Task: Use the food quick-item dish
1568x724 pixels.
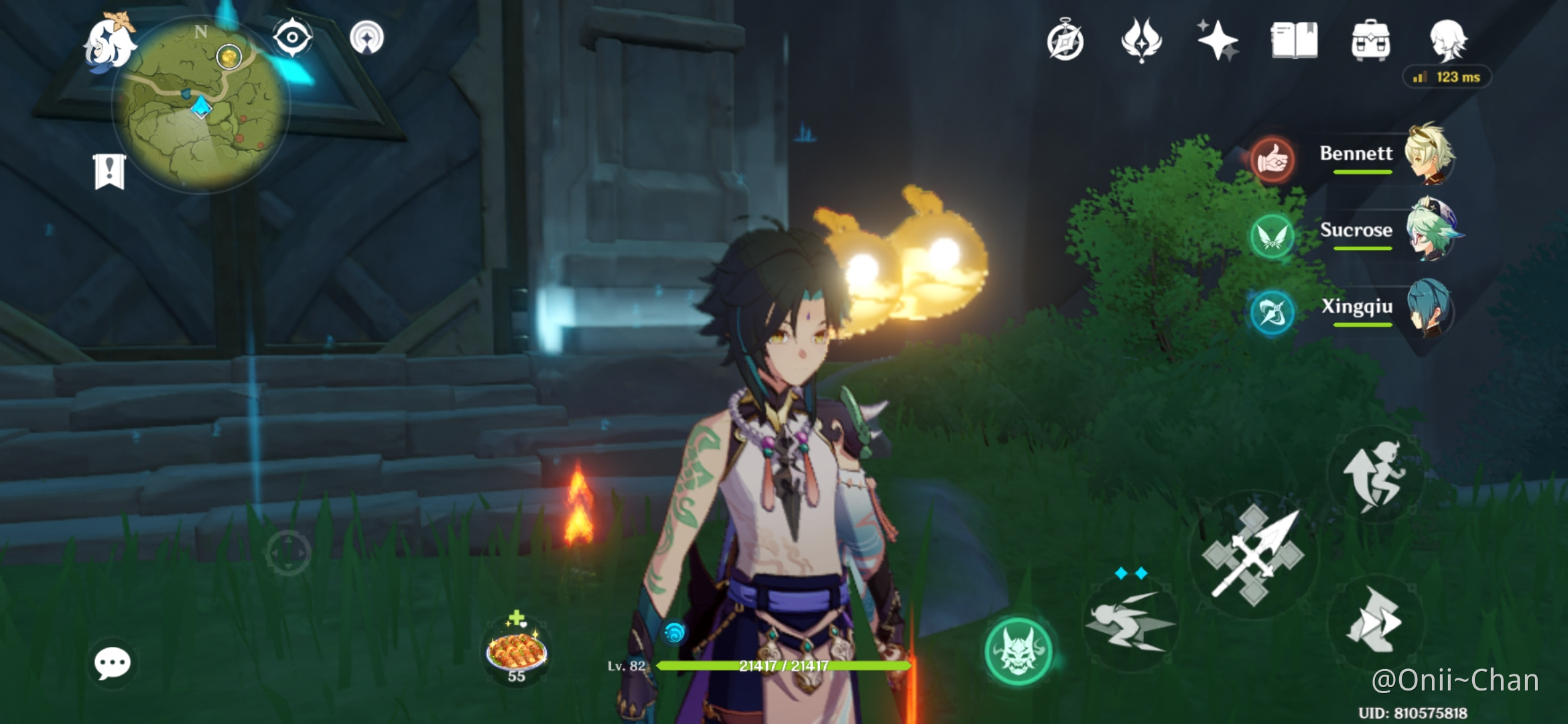Action: pos(517,651)
